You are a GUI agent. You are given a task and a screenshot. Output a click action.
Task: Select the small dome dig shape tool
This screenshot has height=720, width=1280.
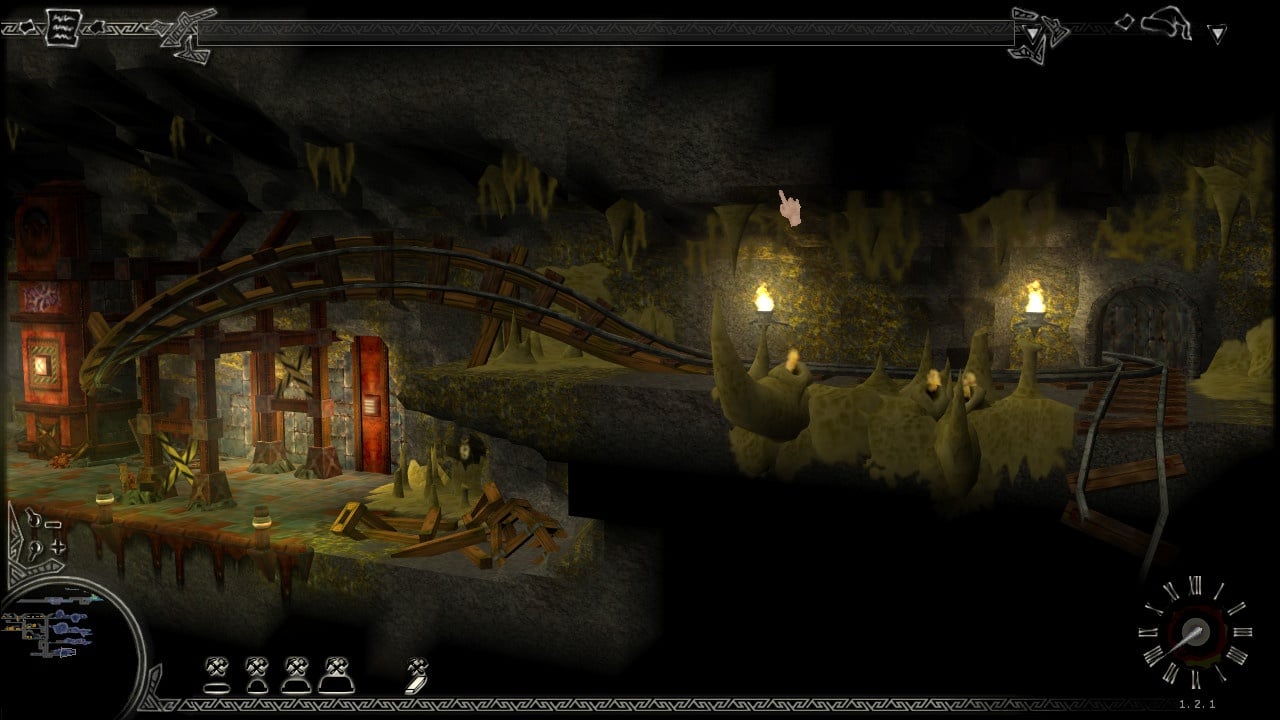256,675
